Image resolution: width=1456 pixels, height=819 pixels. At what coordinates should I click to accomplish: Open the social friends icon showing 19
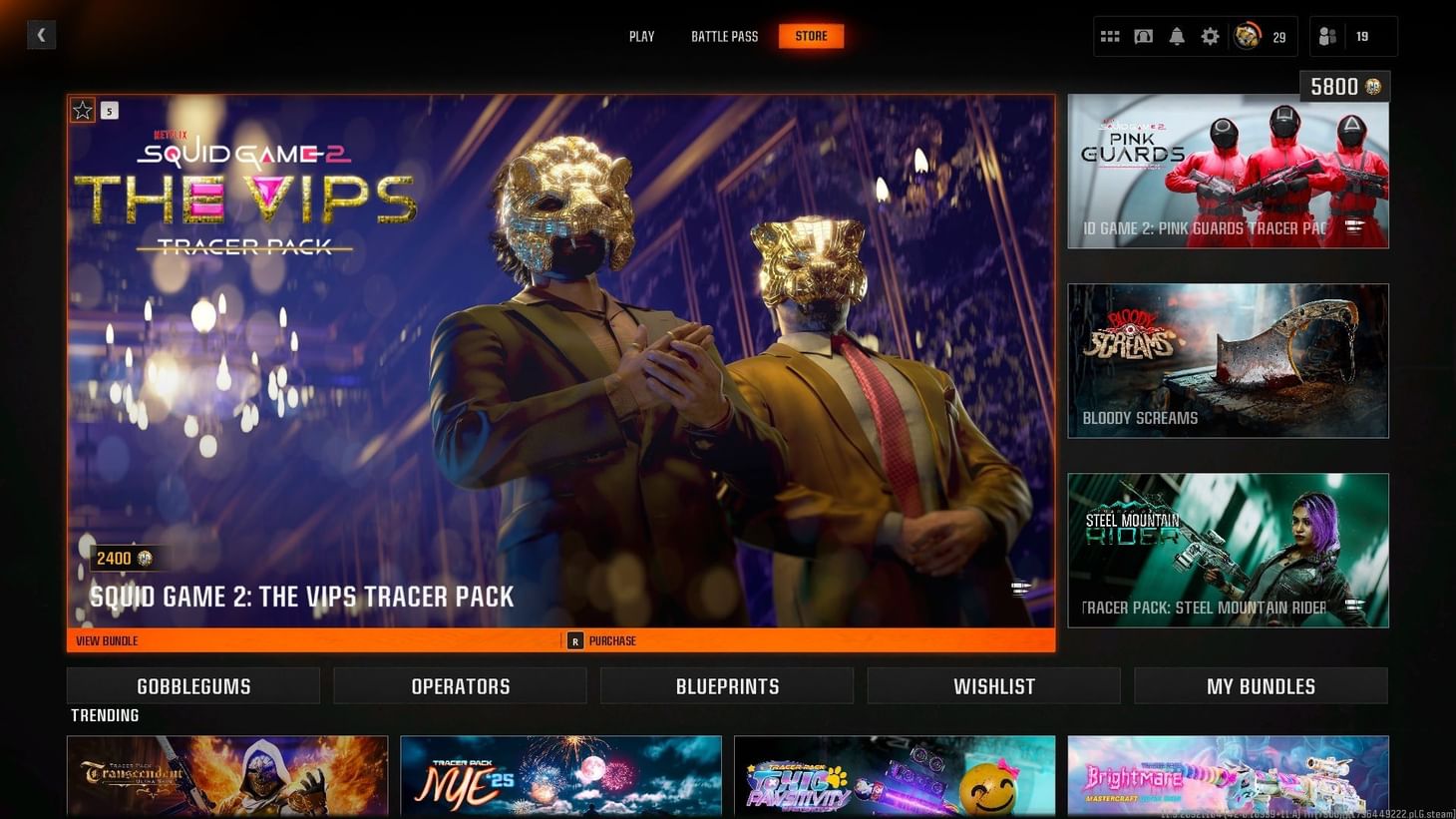coord(1326,36)
